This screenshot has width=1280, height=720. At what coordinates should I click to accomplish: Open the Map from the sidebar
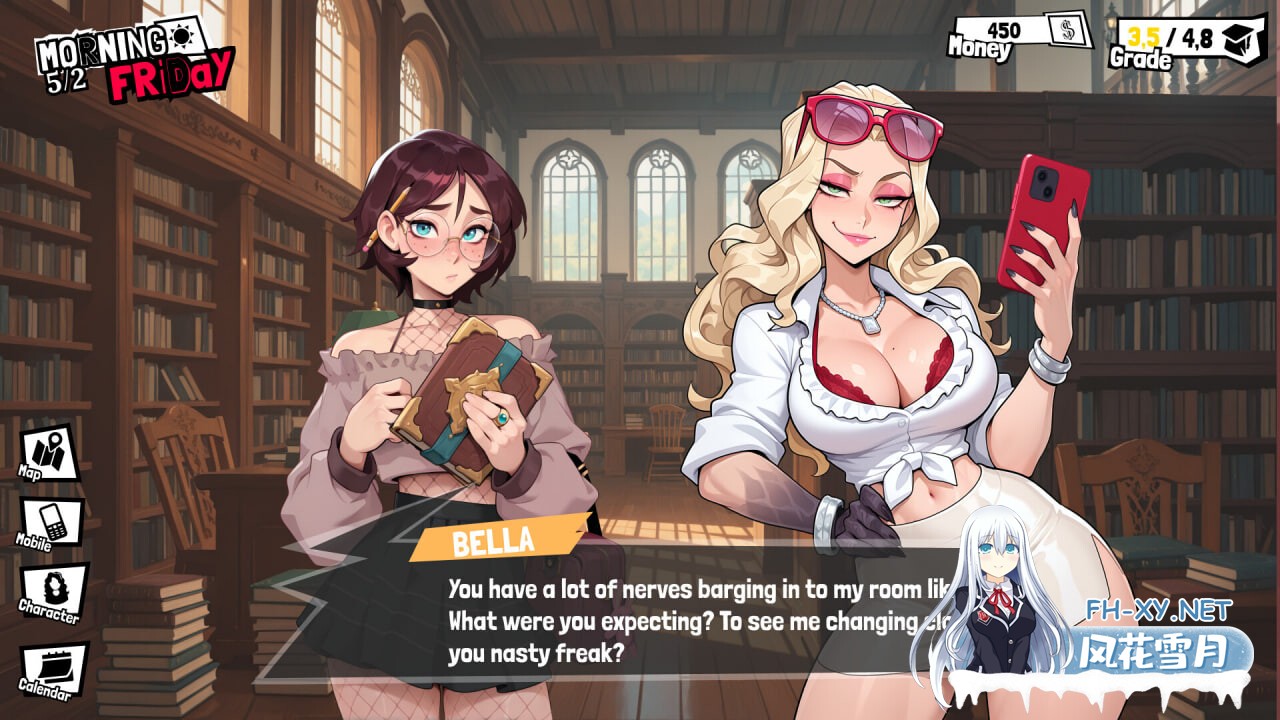coord(49,454)
